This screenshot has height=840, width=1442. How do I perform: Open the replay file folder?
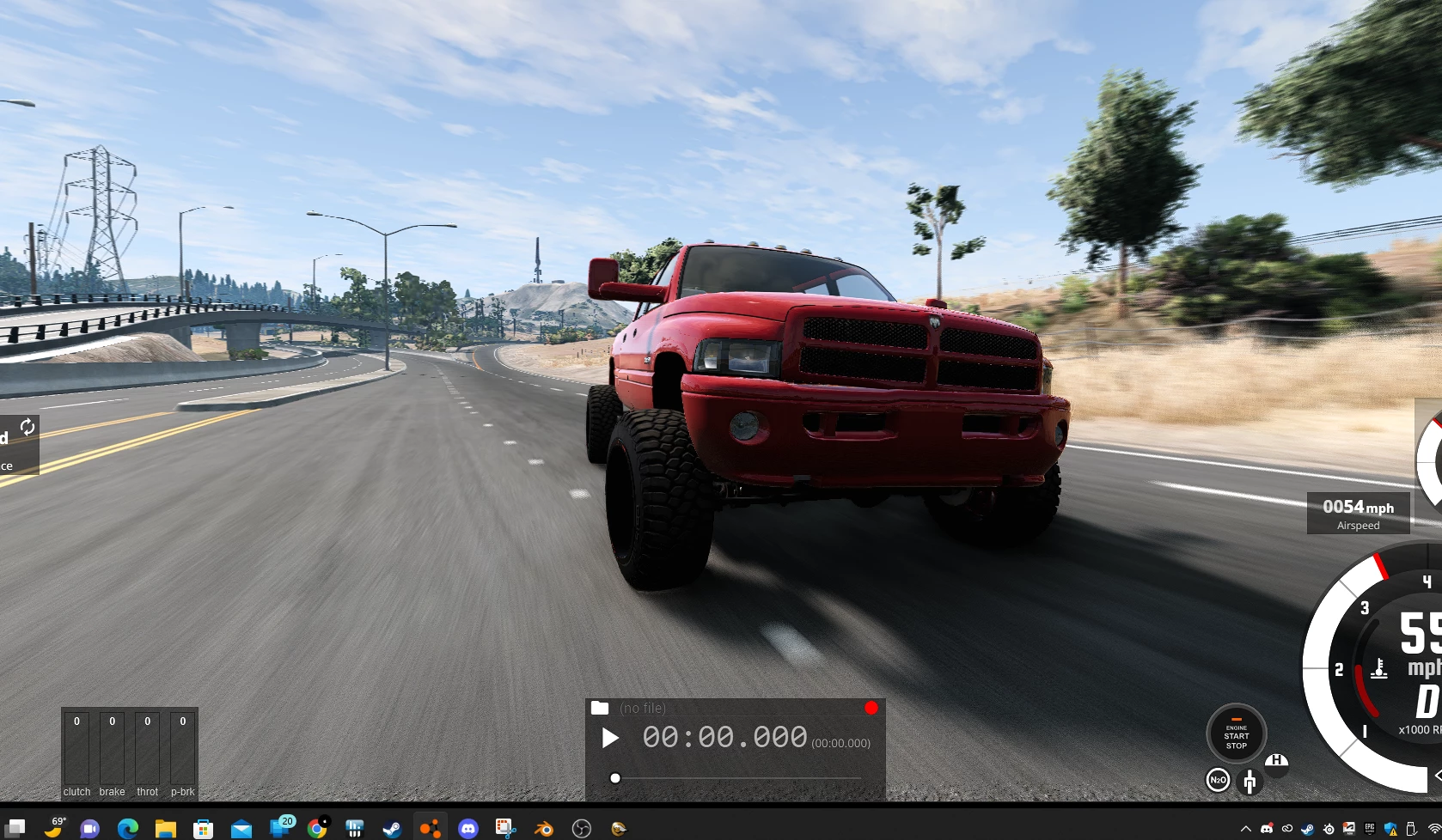coord(600,708)
